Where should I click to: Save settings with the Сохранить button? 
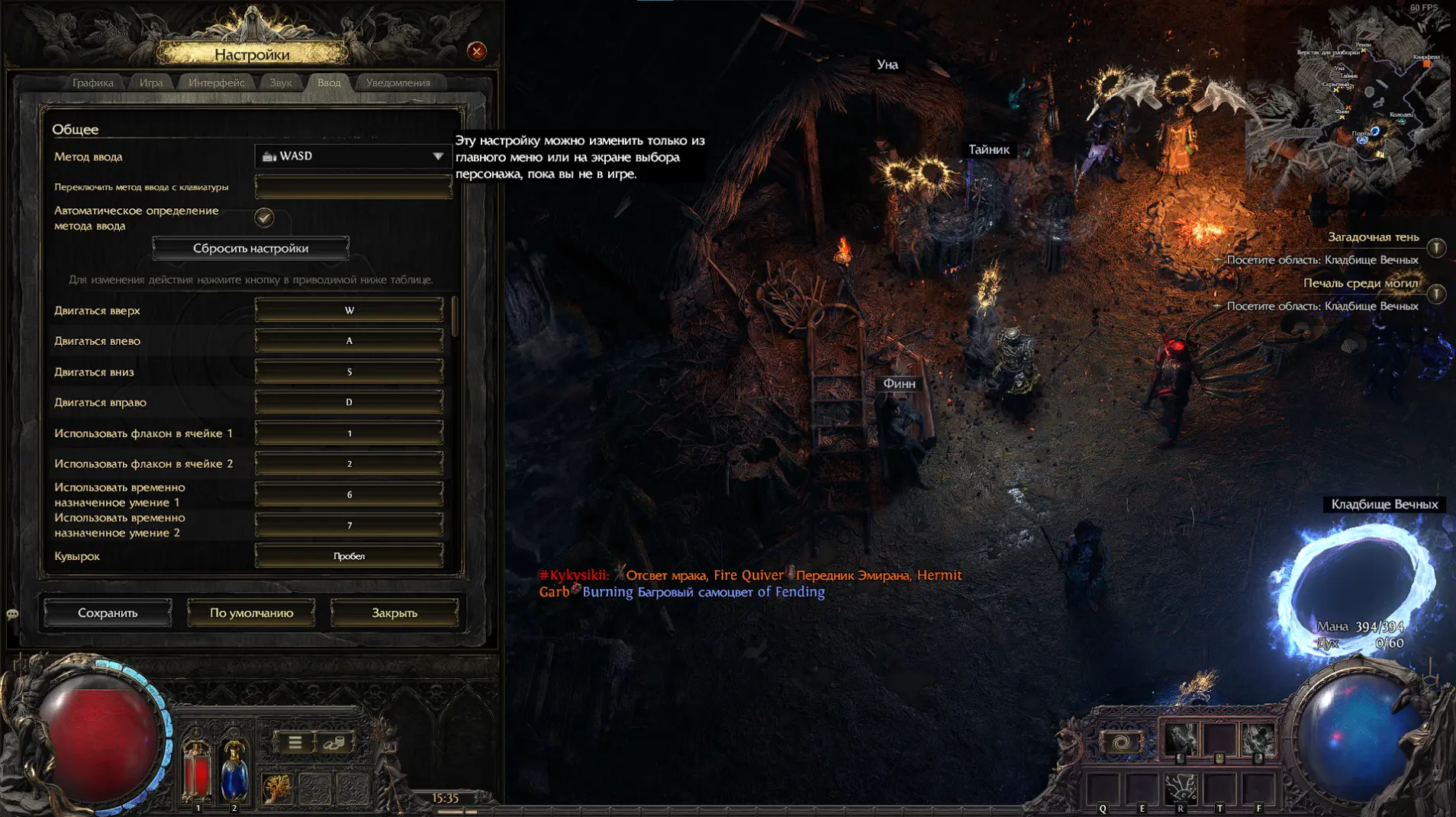[x=108, y=613]
